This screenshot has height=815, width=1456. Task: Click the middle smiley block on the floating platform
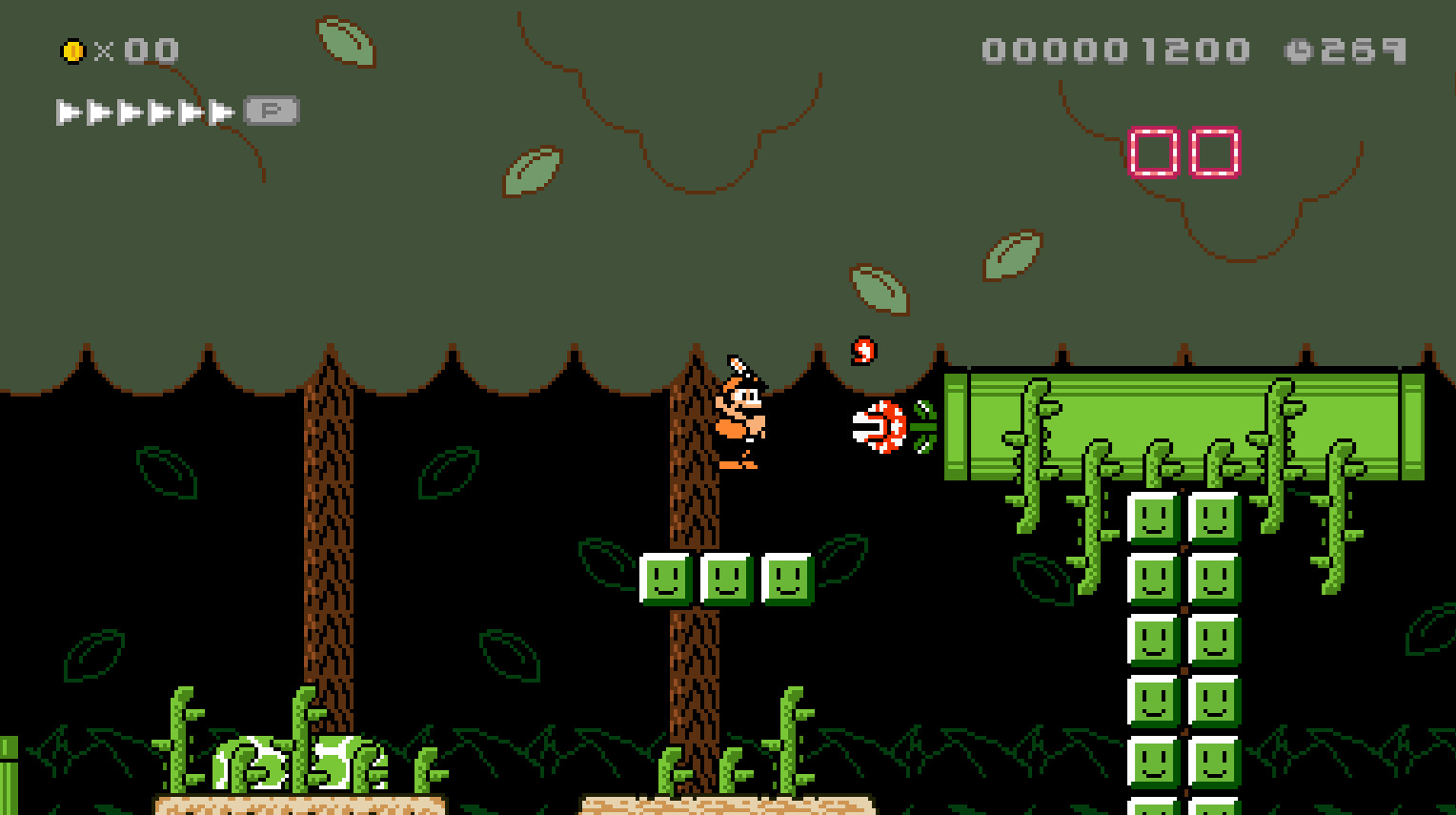pyautogui.click(x=726, y=581)
